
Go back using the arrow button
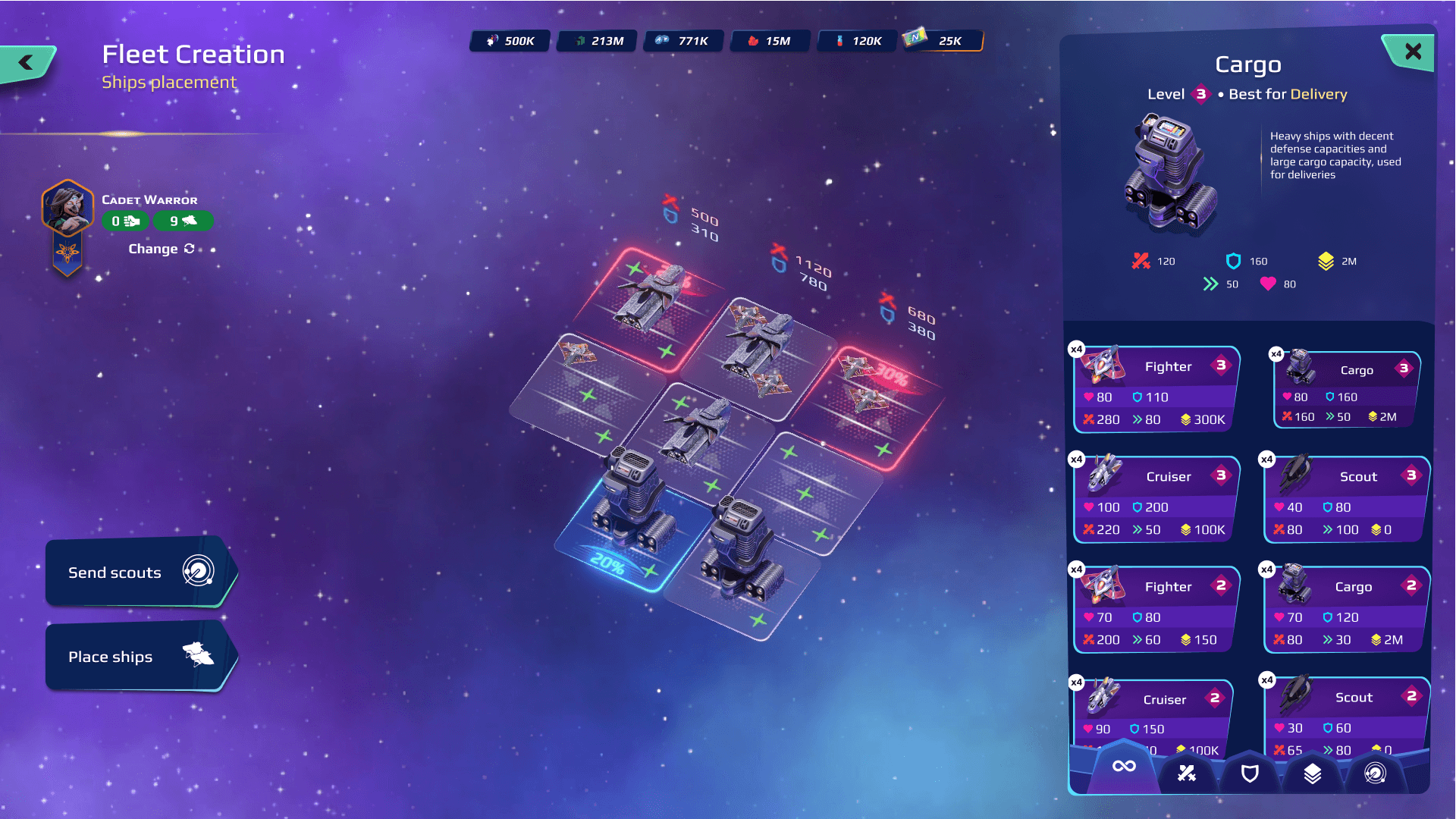(x=27, y=63)
